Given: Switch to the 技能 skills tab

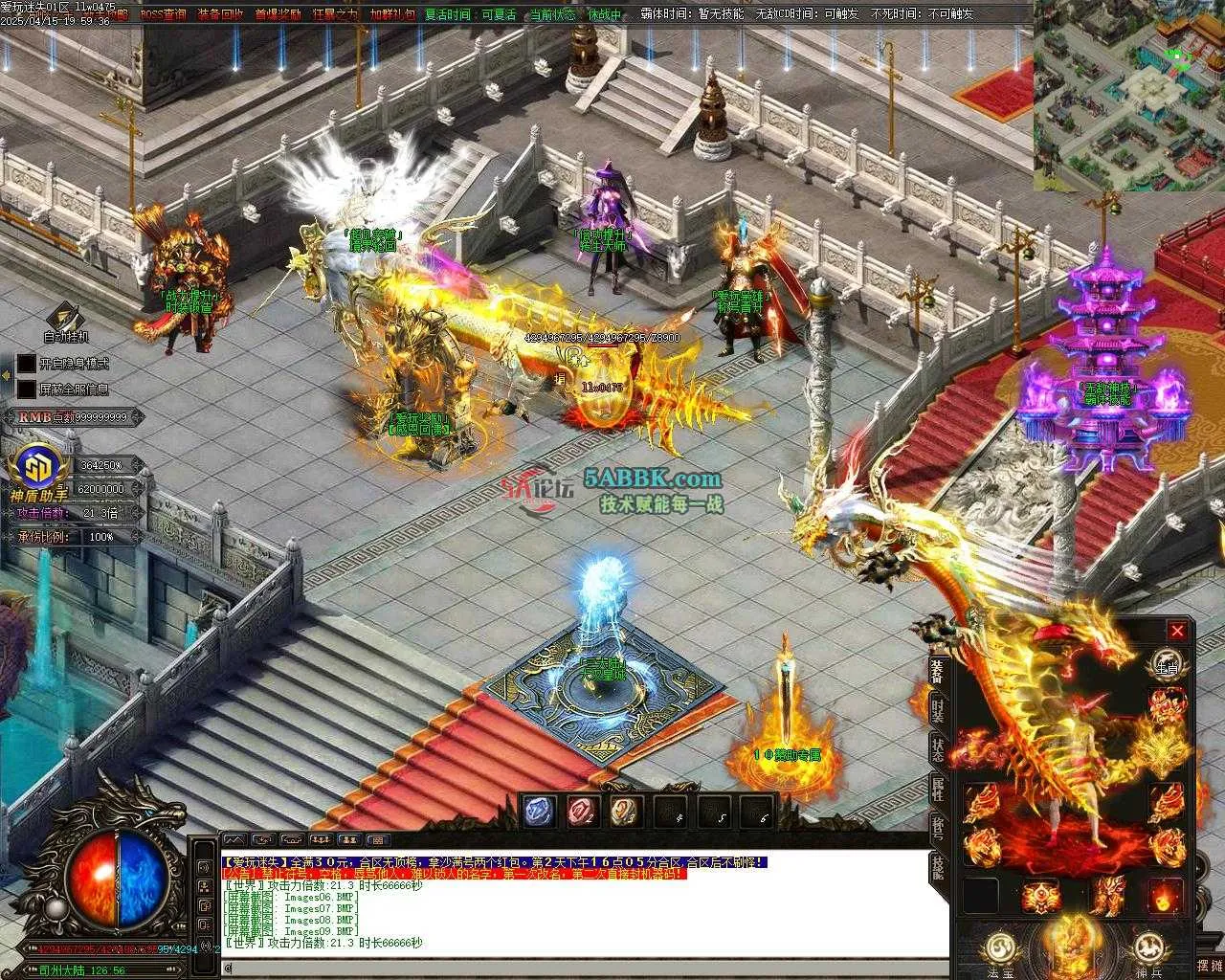Looking at the screenshot, I should 938,868.
